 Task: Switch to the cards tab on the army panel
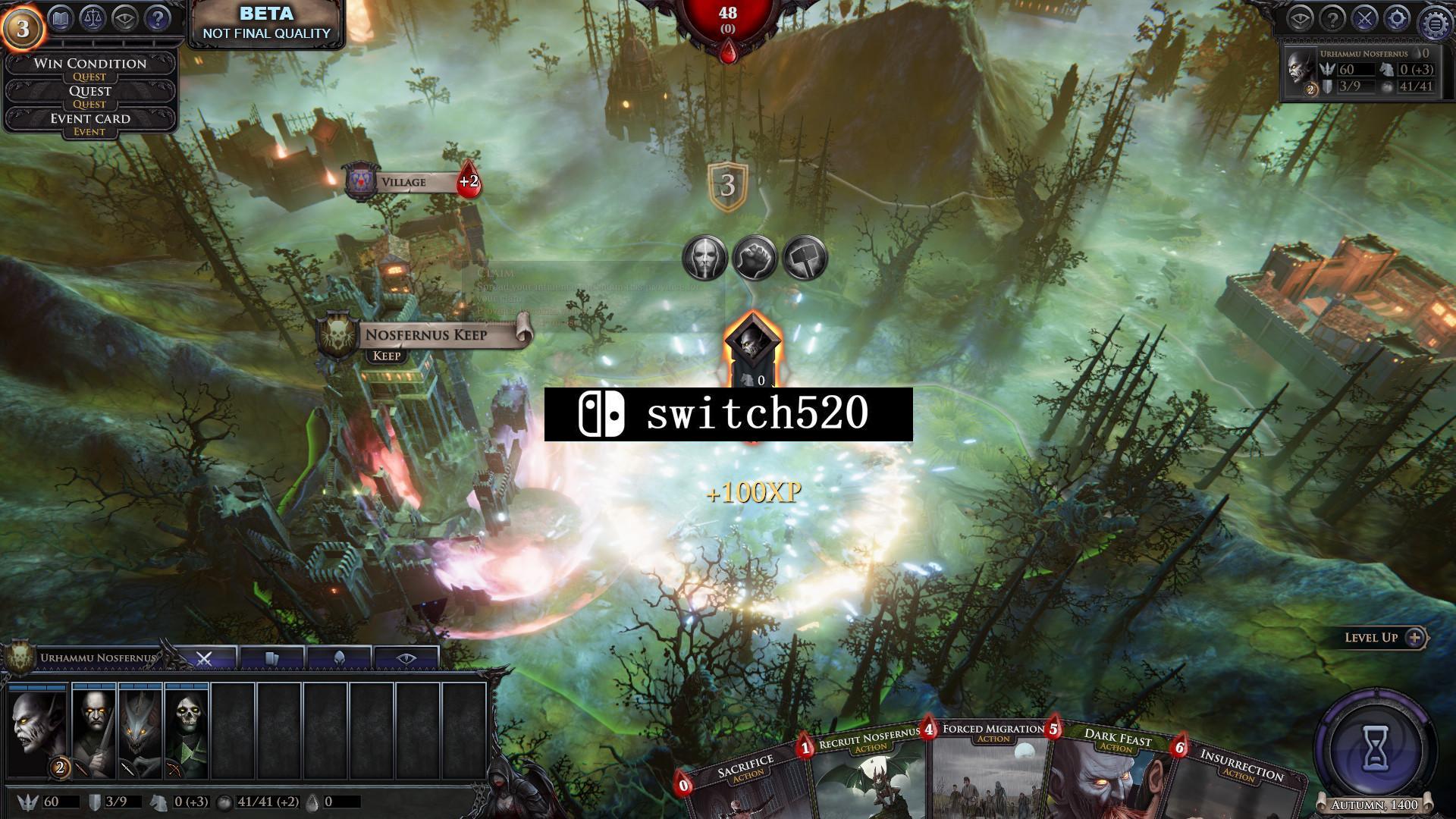pos(272,656)
